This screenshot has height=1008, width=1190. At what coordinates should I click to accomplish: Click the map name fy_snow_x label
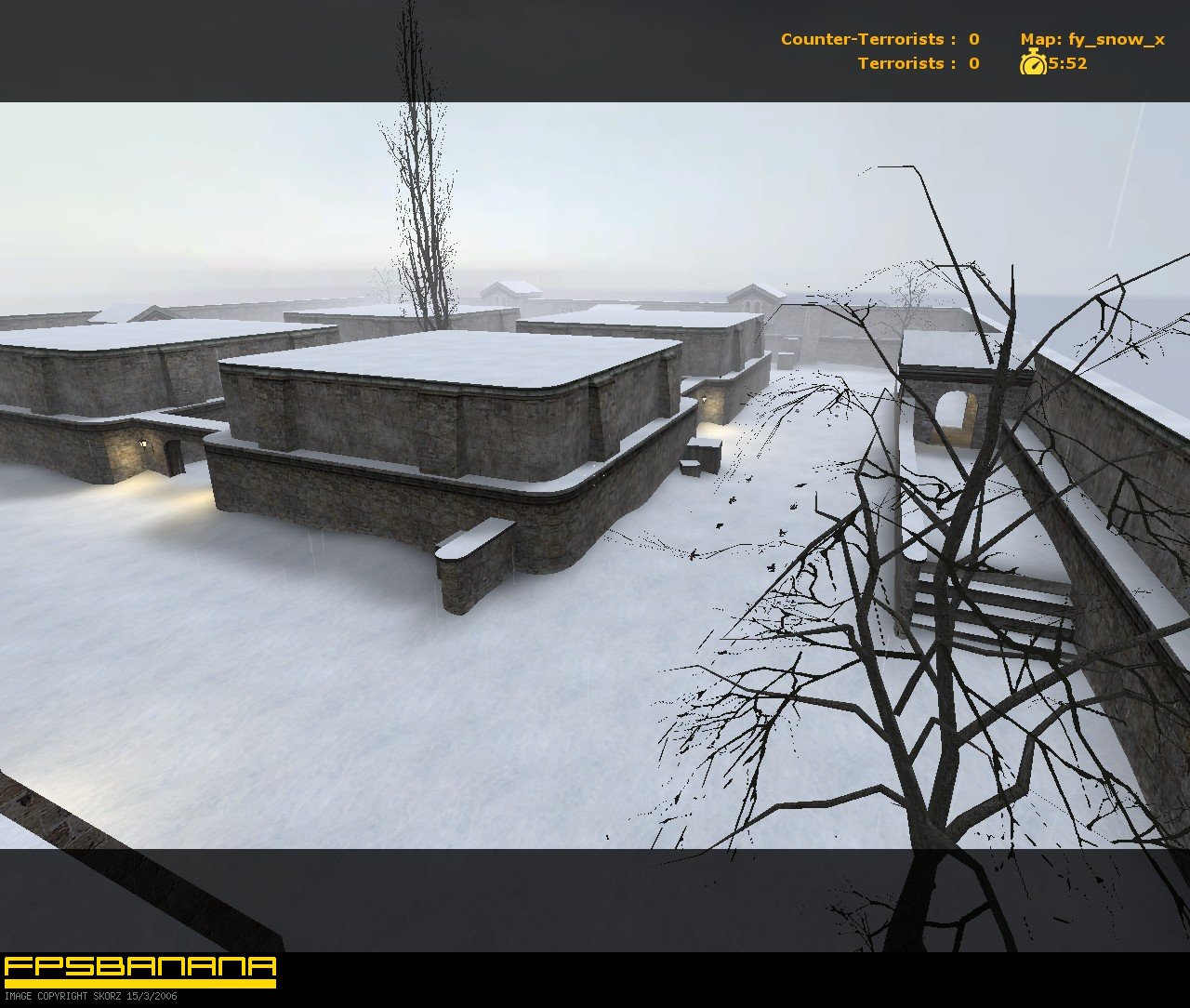pyautogui.click(x=1117, y=40)
